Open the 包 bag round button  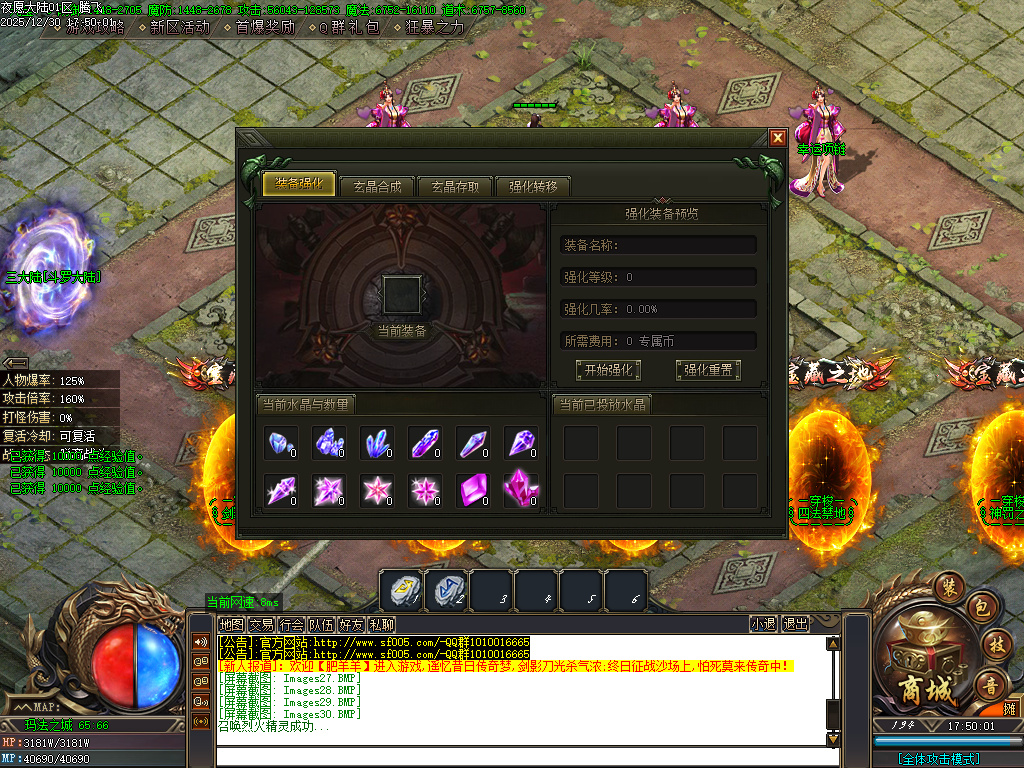point(980,608)
